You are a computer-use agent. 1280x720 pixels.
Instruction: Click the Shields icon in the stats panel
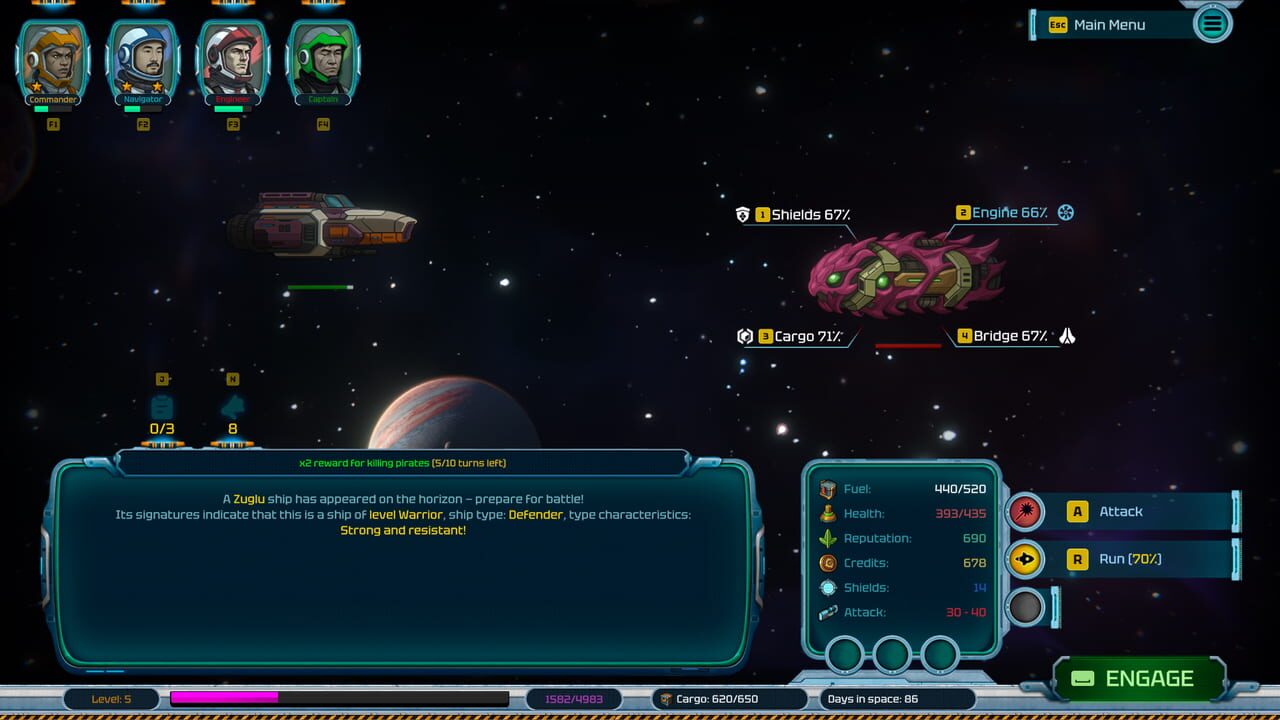point(826,588)
